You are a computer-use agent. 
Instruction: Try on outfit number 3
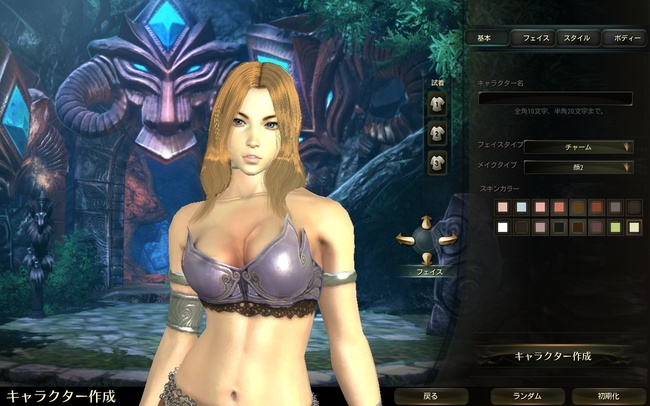437,161
